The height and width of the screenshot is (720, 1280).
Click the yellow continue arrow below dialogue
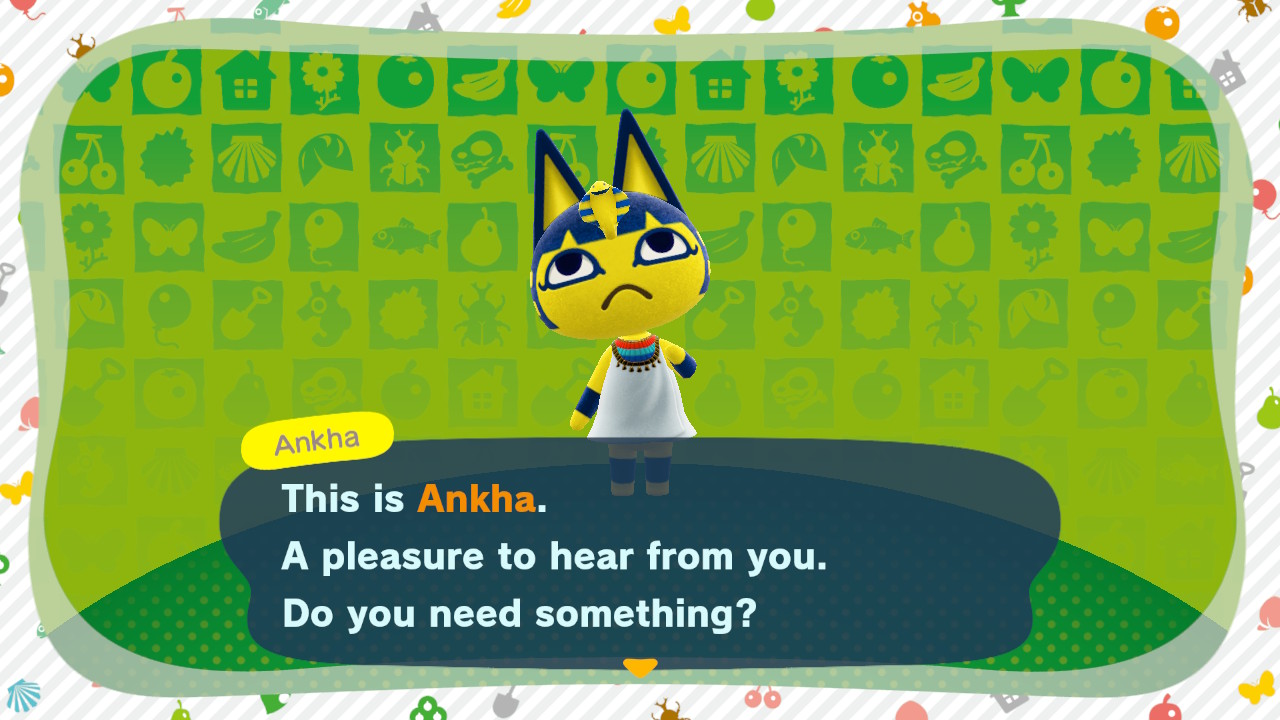(x=640, y=665)
